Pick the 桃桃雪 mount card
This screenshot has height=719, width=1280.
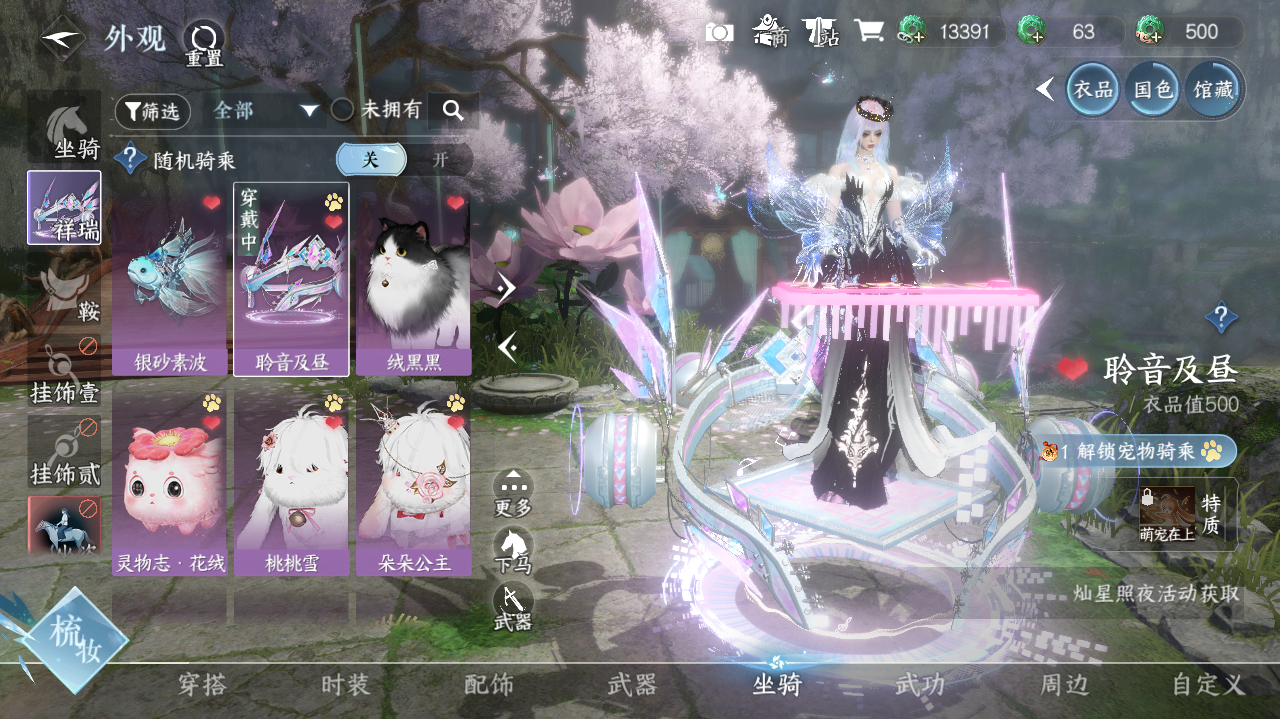tap(291, 483)
